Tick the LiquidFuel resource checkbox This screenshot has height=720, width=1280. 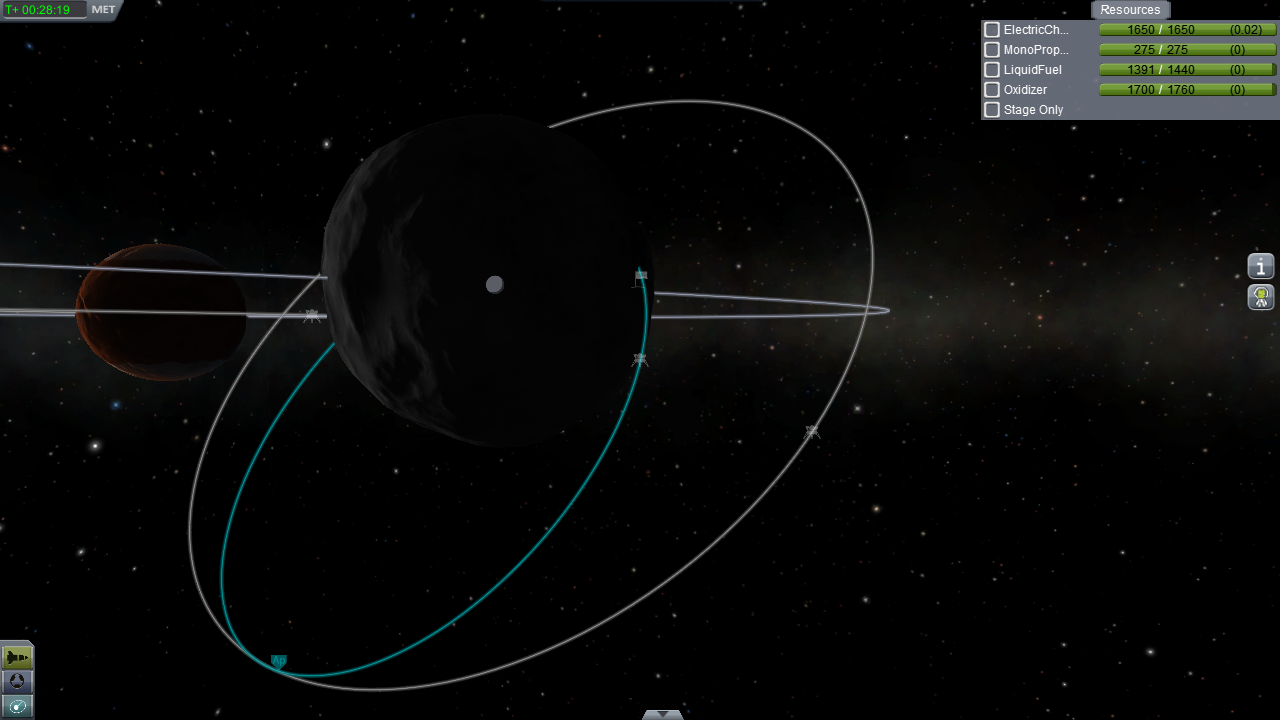point(992,70)
